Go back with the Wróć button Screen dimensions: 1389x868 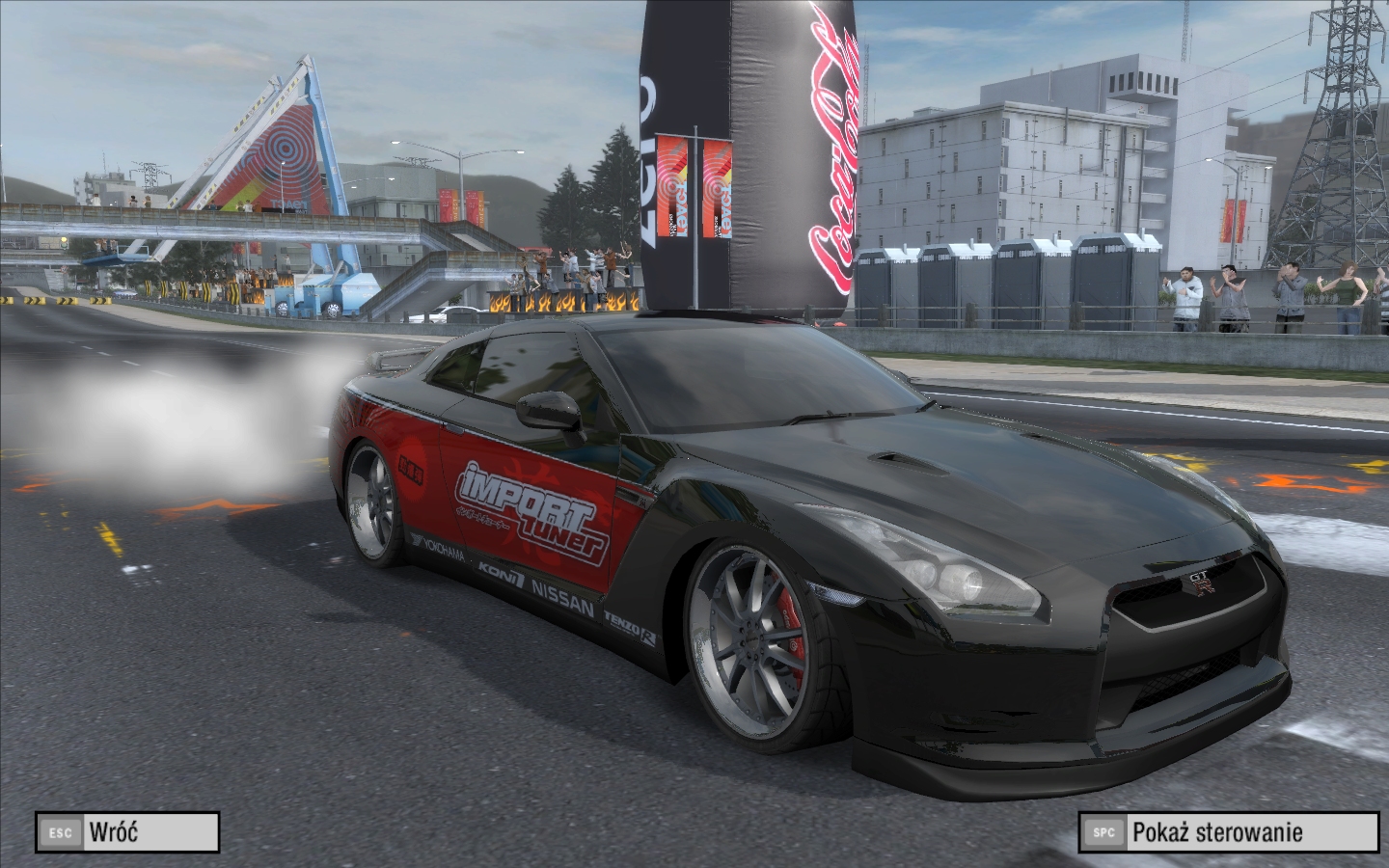(x=127, y=831)
